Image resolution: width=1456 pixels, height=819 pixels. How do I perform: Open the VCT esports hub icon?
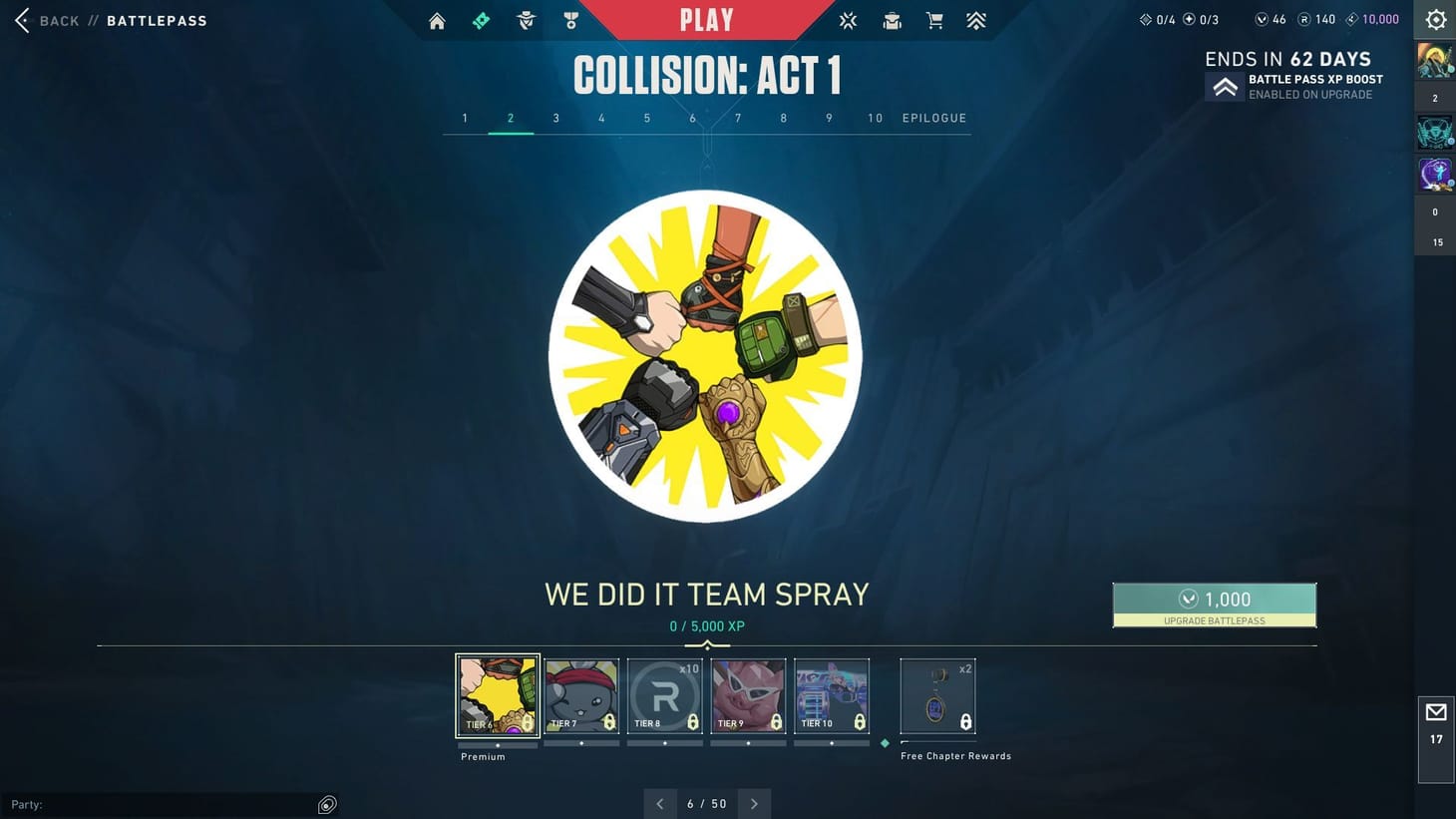coord(847,20)
